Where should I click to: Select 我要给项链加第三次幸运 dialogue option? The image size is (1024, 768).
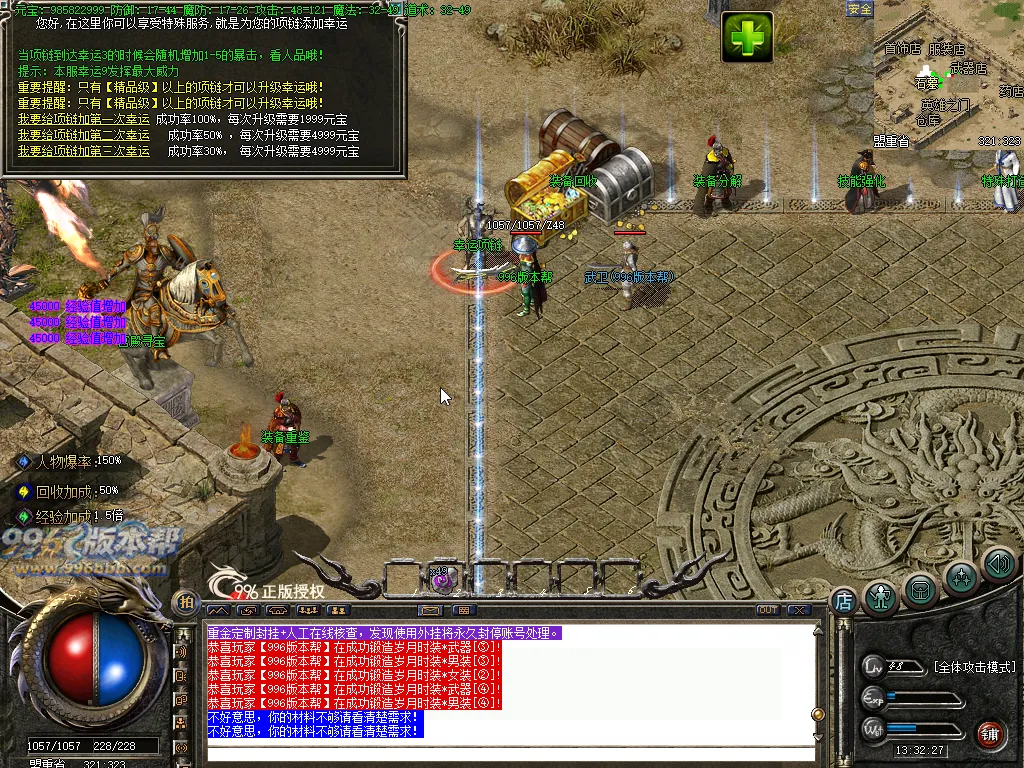click(83, 151)
